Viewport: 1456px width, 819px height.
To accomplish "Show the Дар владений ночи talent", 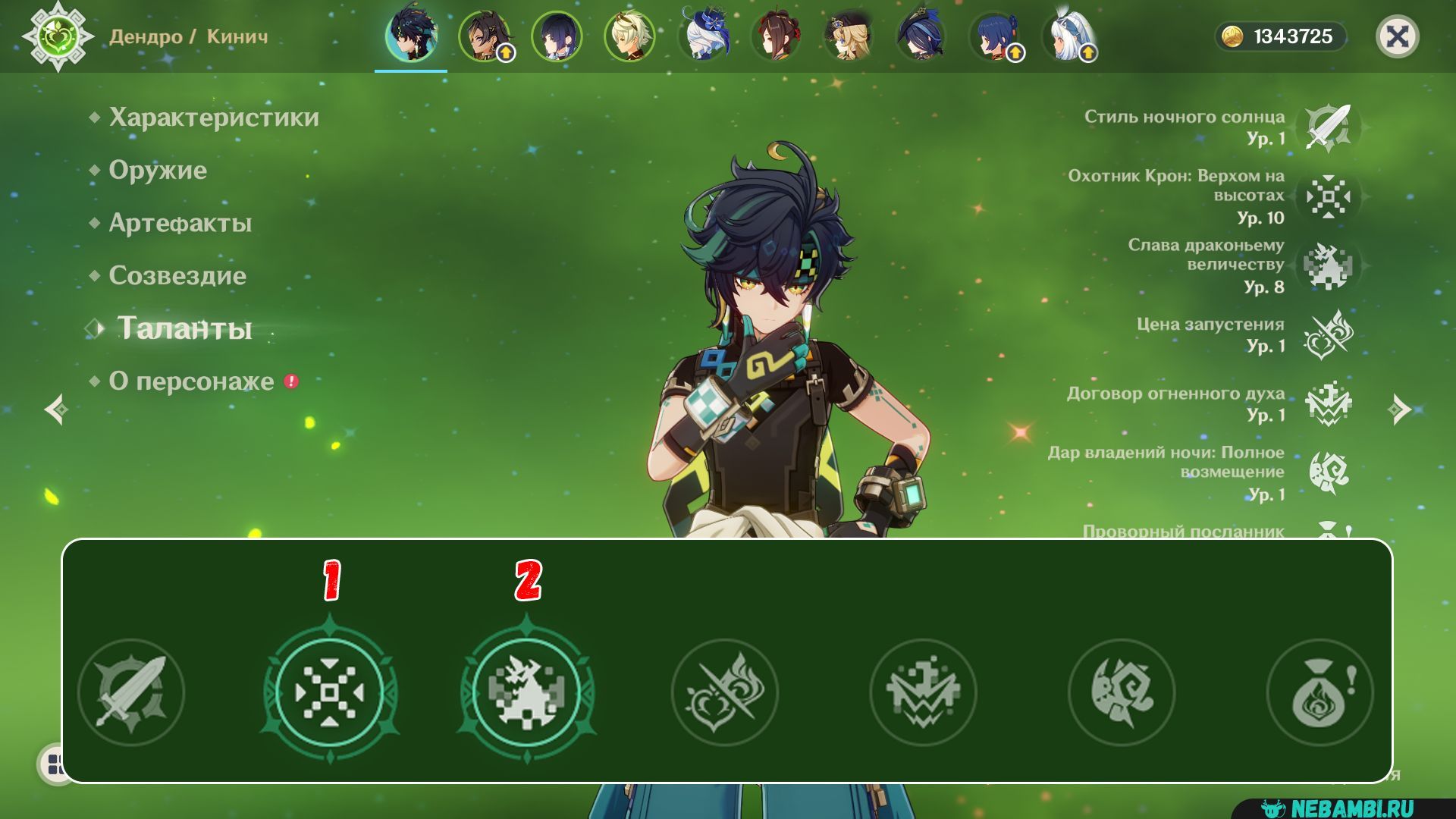I will point(1328,472).
